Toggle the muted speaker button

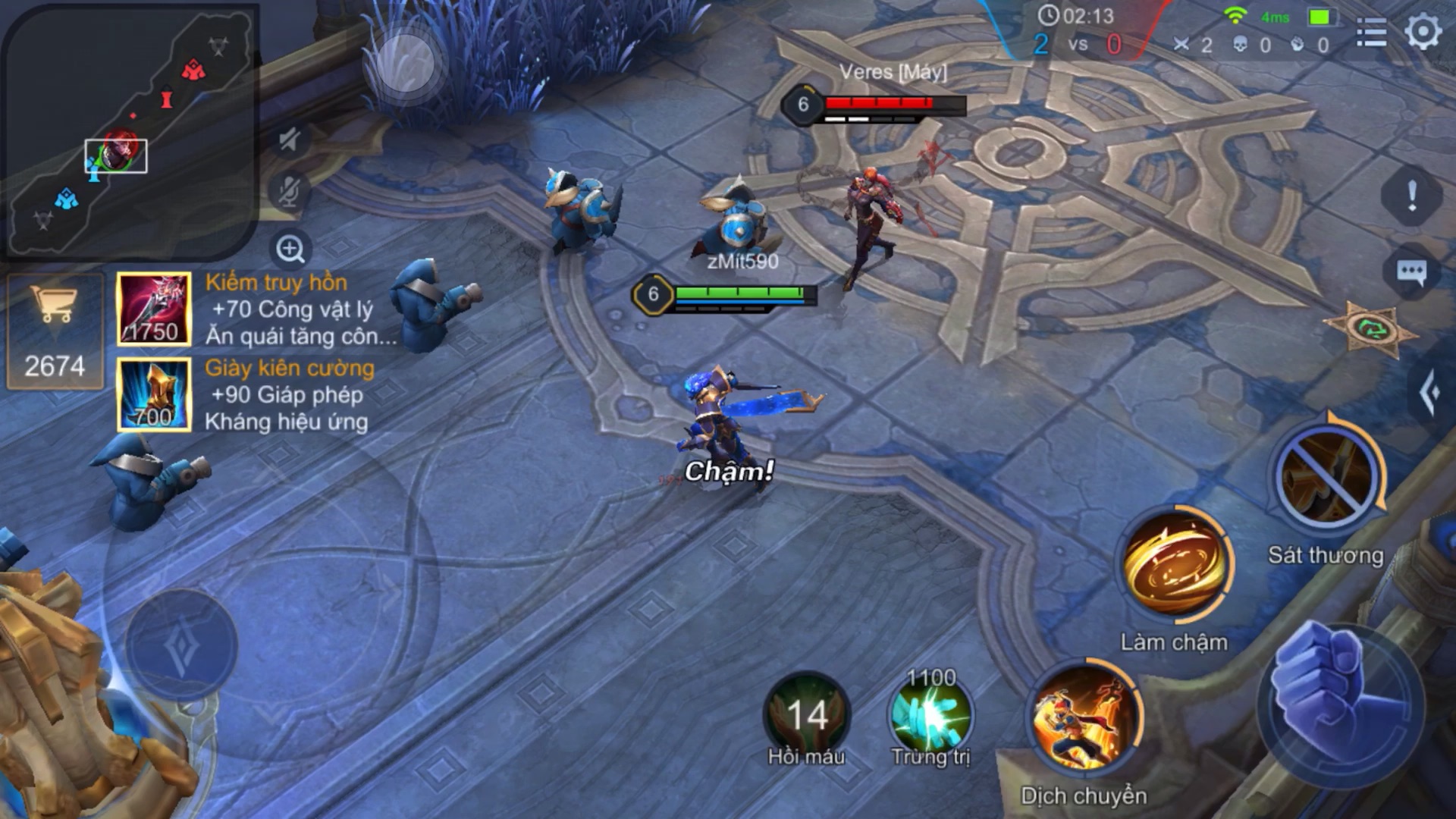[x=290, y=140]
